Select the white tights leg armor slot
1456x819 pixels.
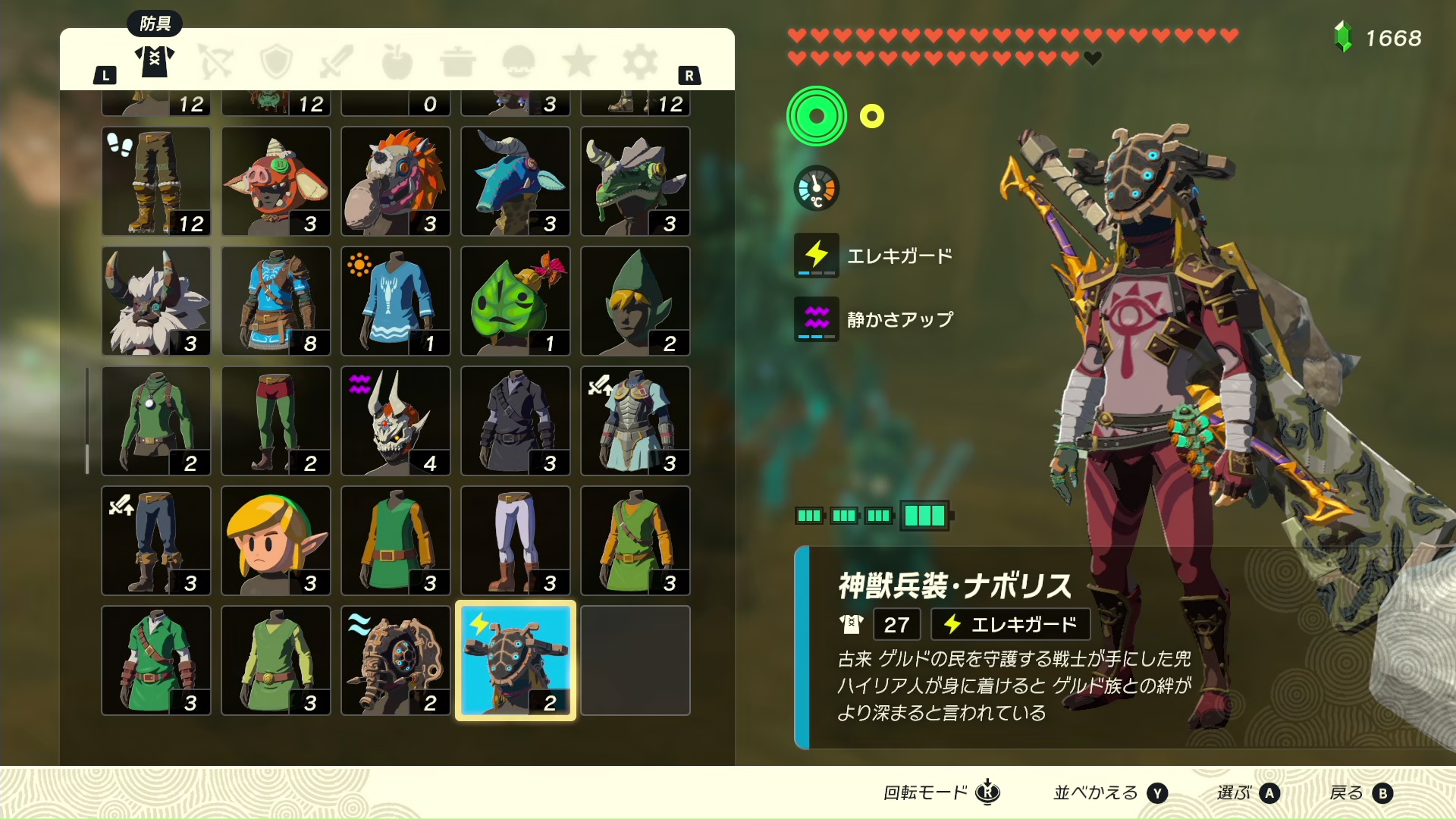pos(515,541)
